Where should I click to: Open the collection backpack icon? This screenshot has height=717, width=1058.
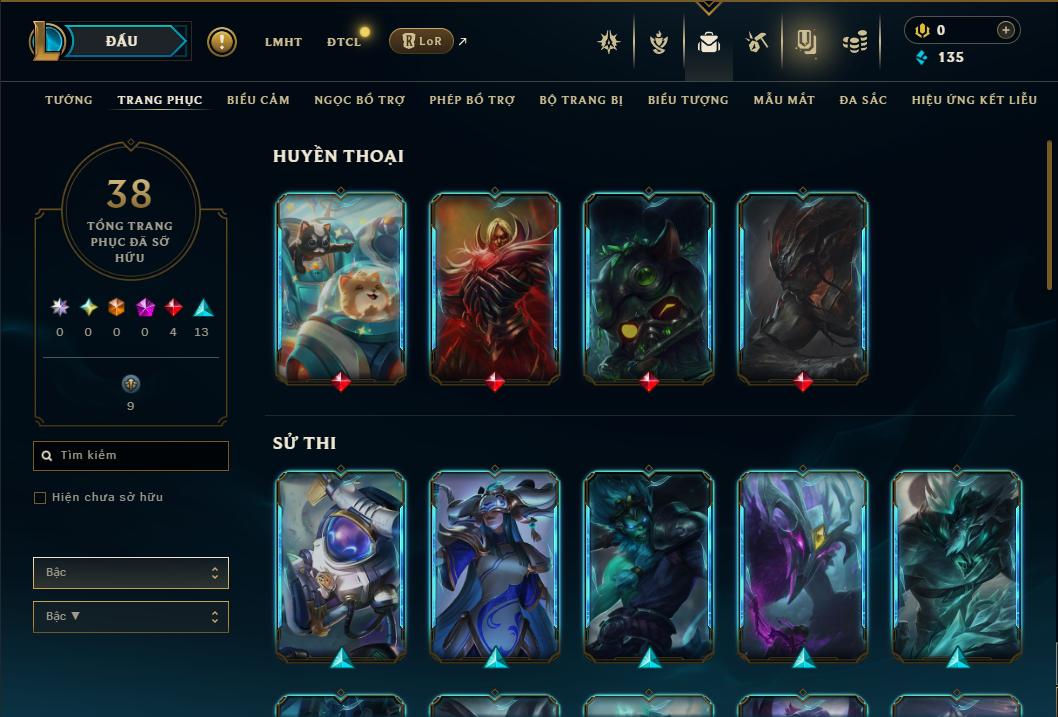pyautogui.click(x=709, y=42)
